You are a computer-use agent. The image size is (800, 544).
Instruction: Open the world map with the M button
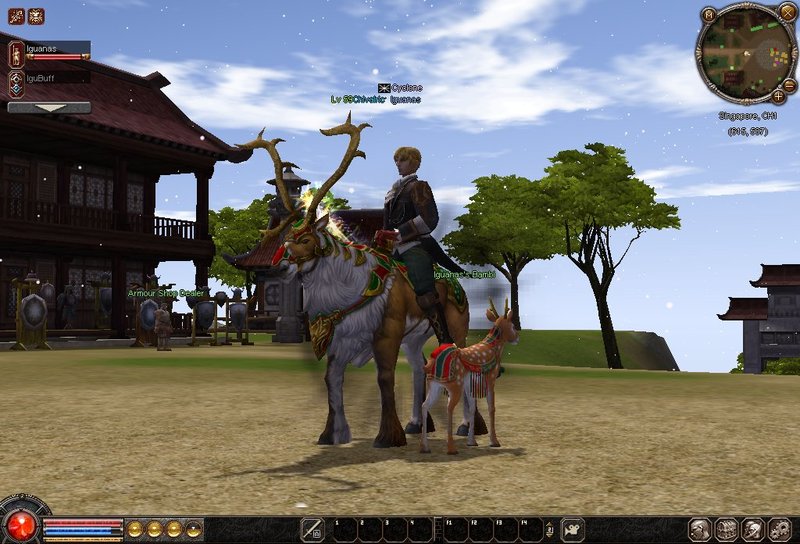click(708, 15)
